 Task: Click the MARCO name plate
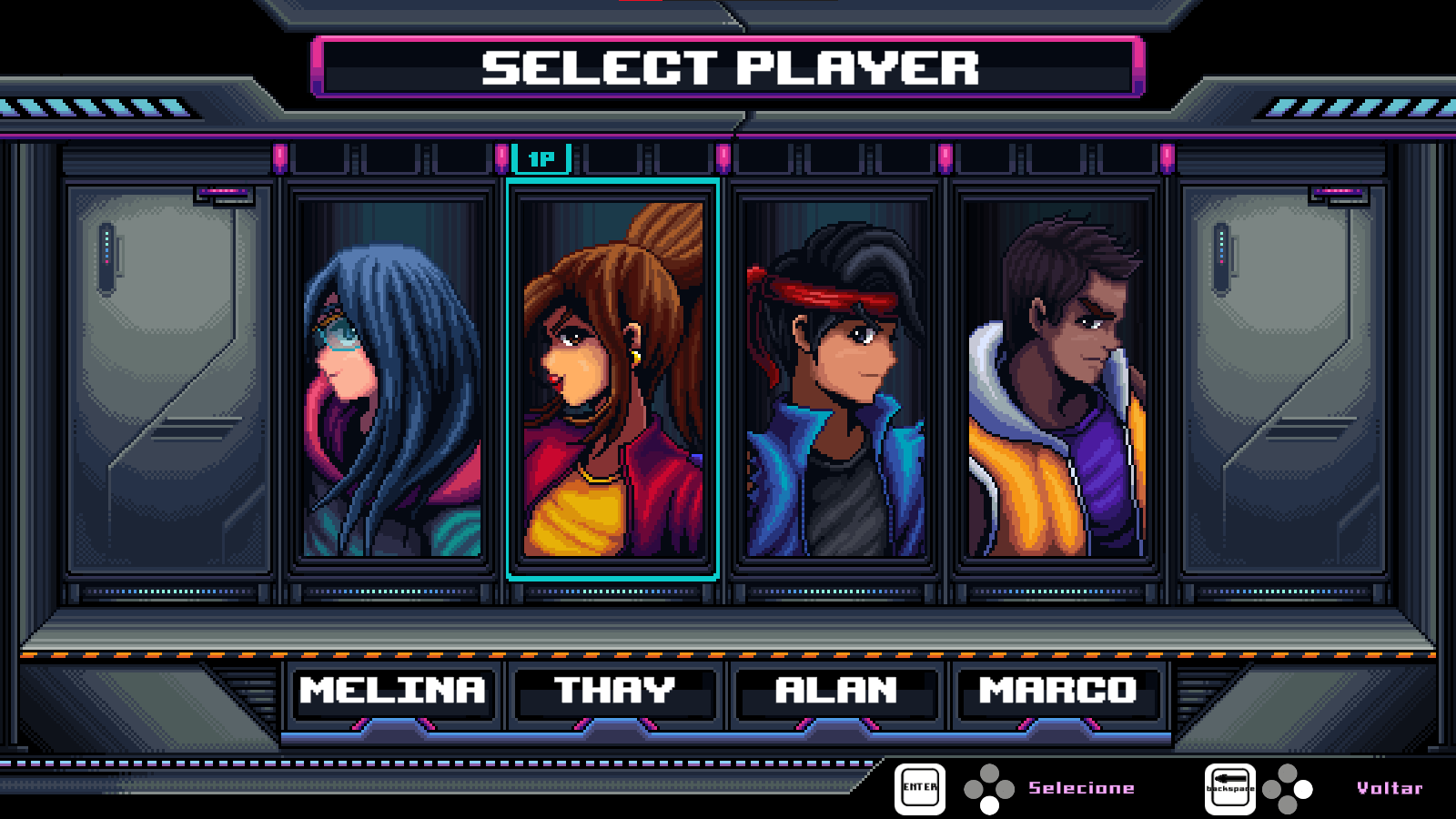point(1056,692)
